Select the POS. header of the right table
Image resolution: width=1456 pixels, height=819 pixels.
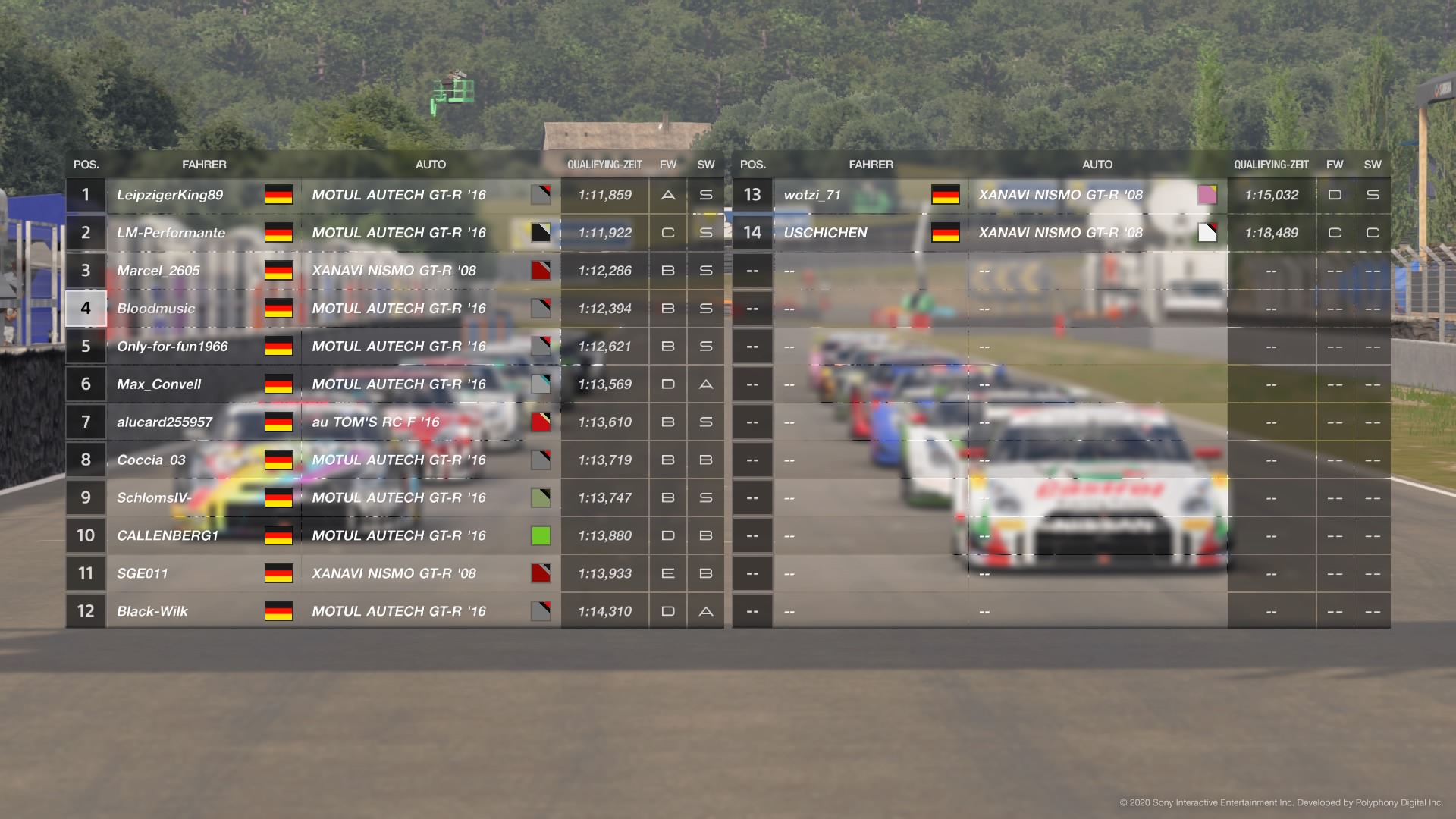click(752, 164)
